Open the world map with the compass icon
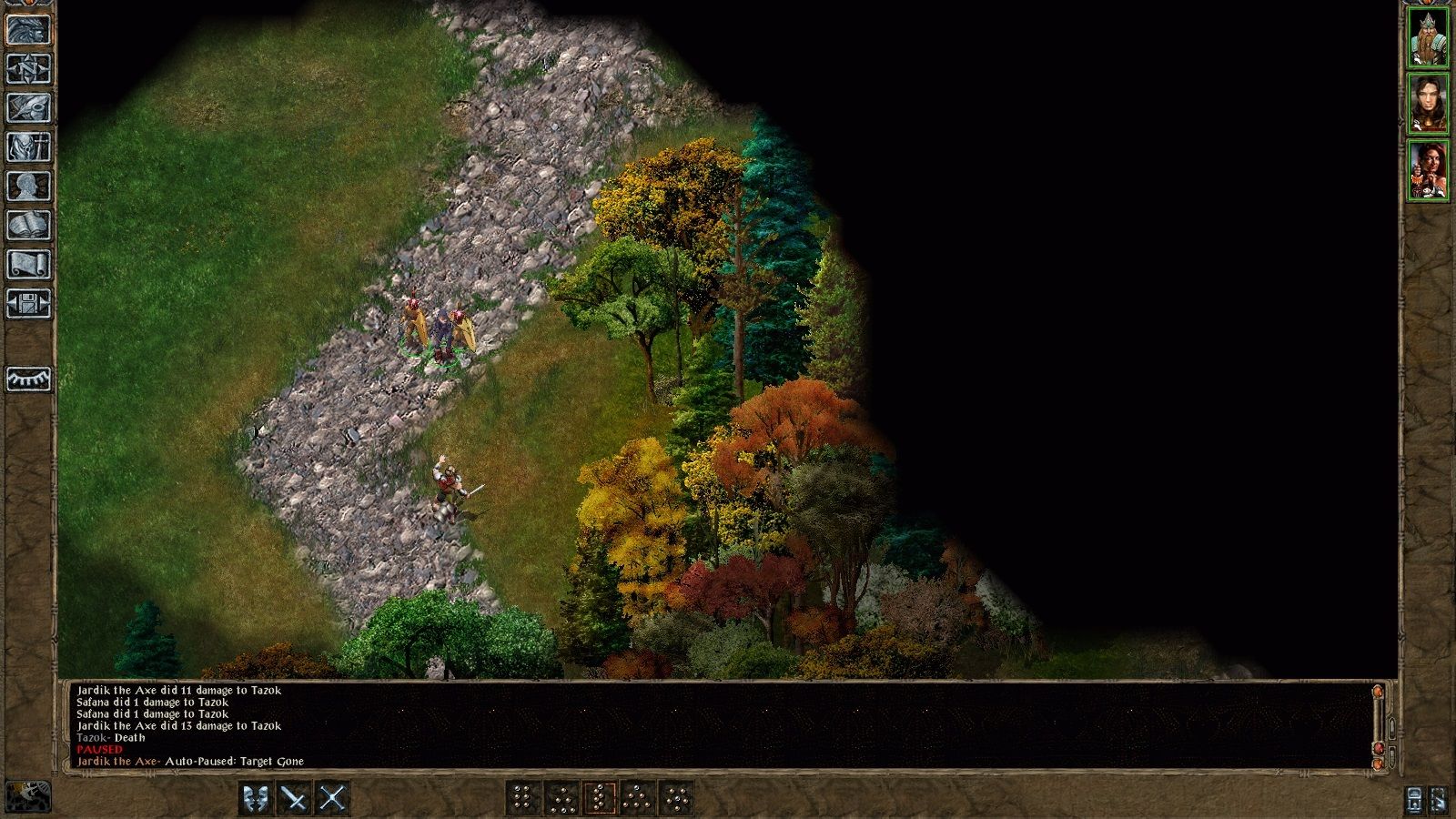The height and width of the screenshot is (819, 1456). coord(28,66)
